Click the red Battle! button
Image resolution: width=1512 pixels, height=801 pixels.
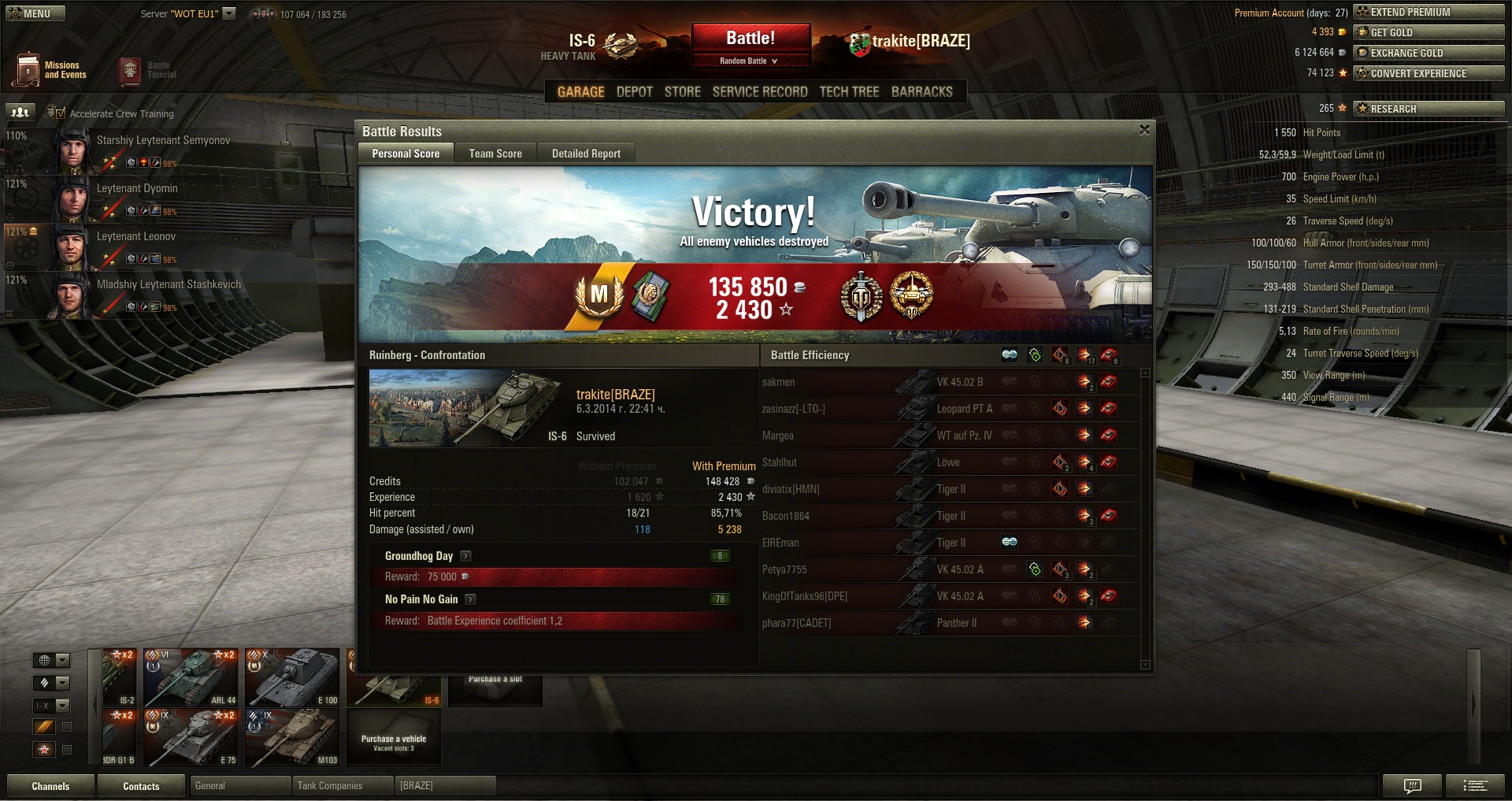[750, 38]
